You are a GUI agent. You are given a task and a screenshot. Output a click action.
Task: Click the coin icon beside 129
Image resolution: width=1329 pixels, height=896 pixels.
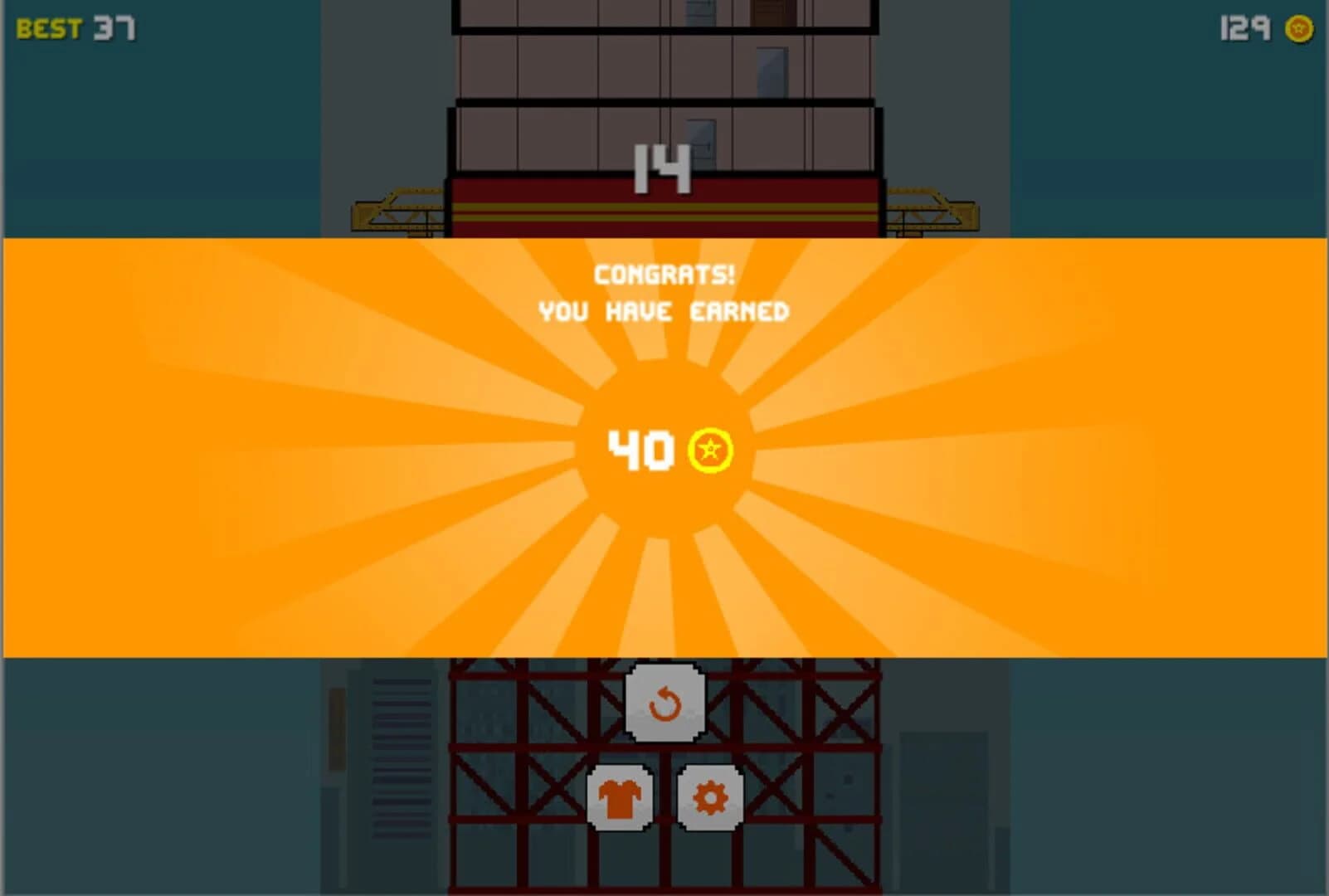(x=1301, y=27)
